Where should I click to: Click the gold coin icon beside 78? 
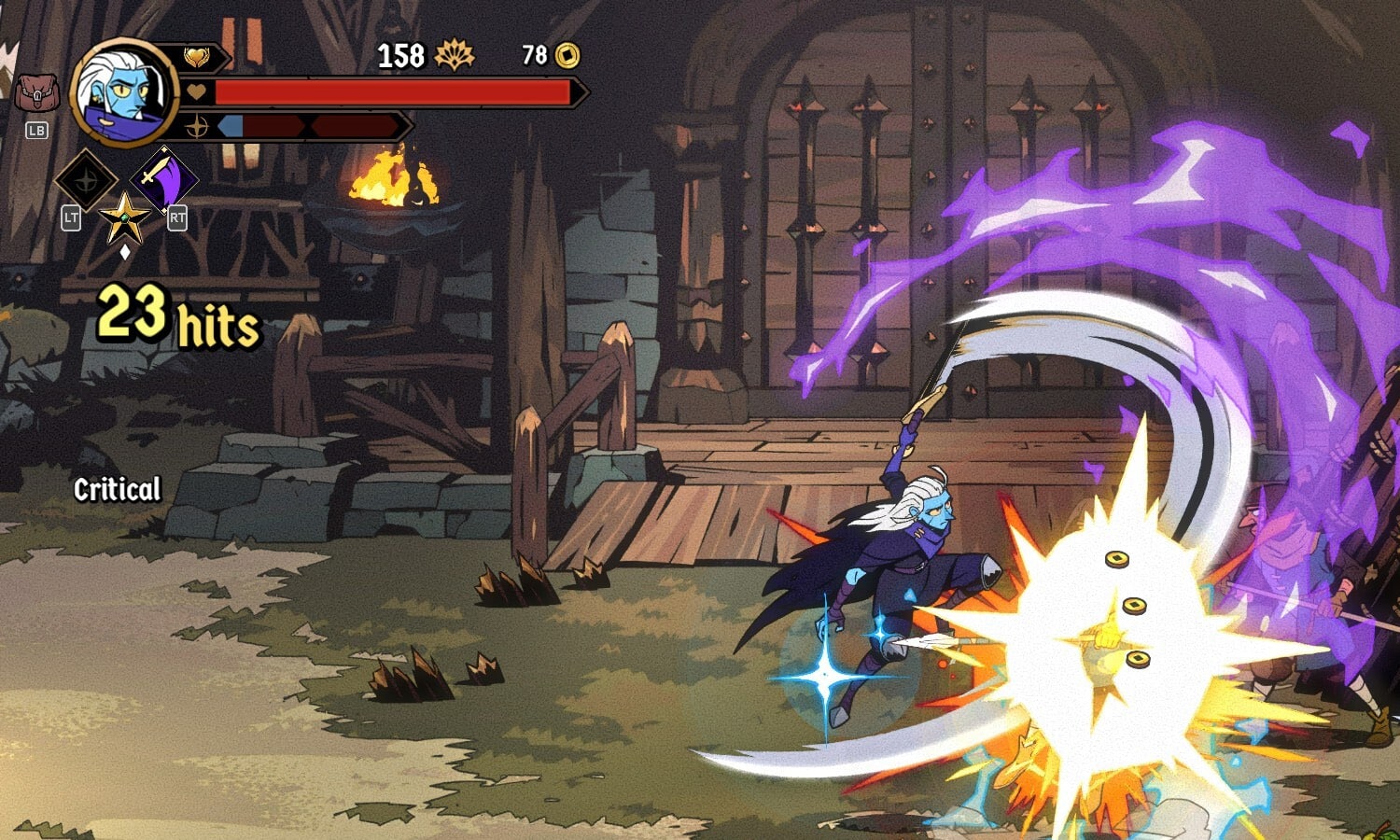coord(567,56)
